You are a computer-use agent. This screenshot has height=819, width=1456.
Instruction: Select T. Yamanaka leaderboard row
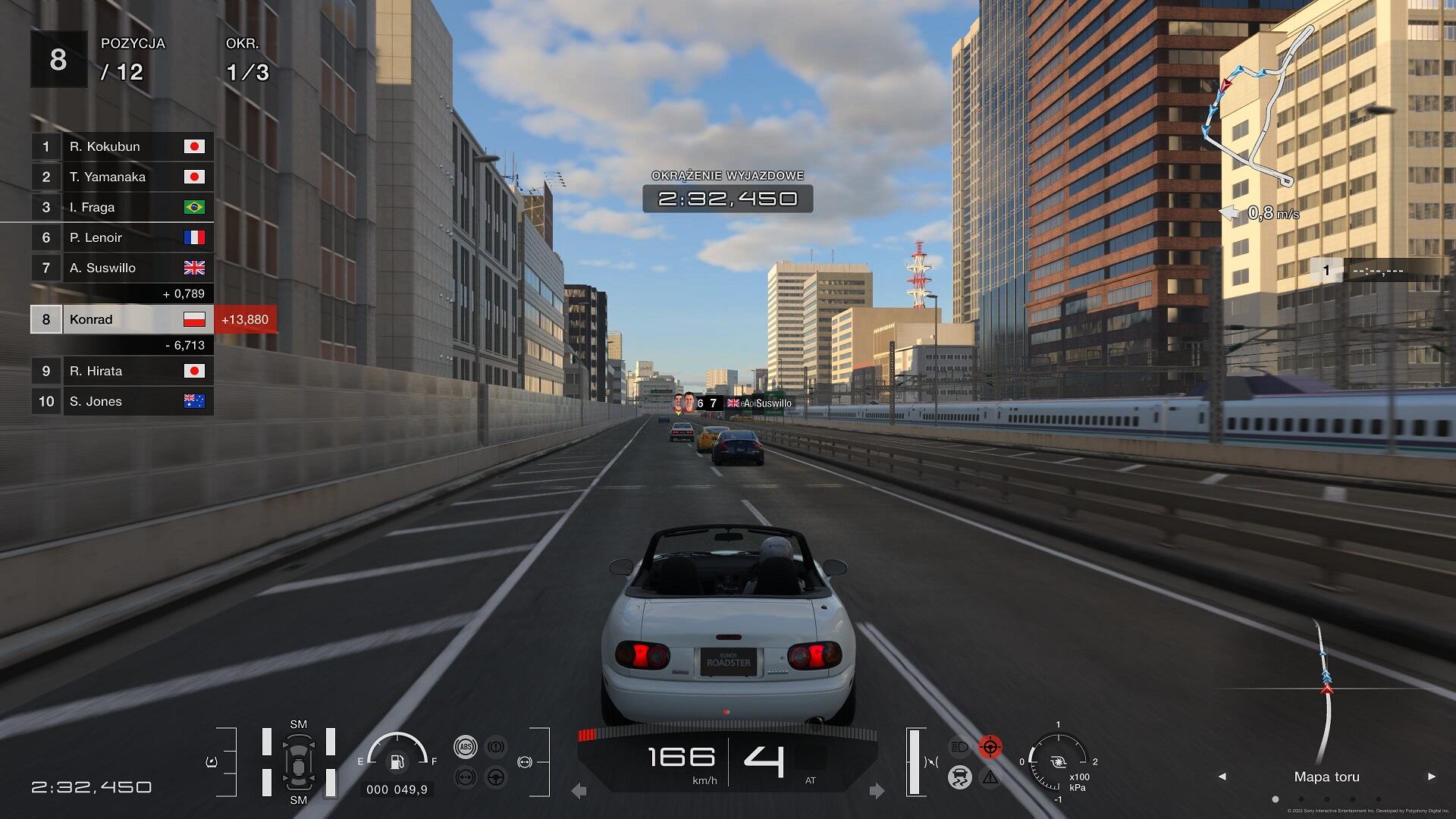[x=121, y=177]
